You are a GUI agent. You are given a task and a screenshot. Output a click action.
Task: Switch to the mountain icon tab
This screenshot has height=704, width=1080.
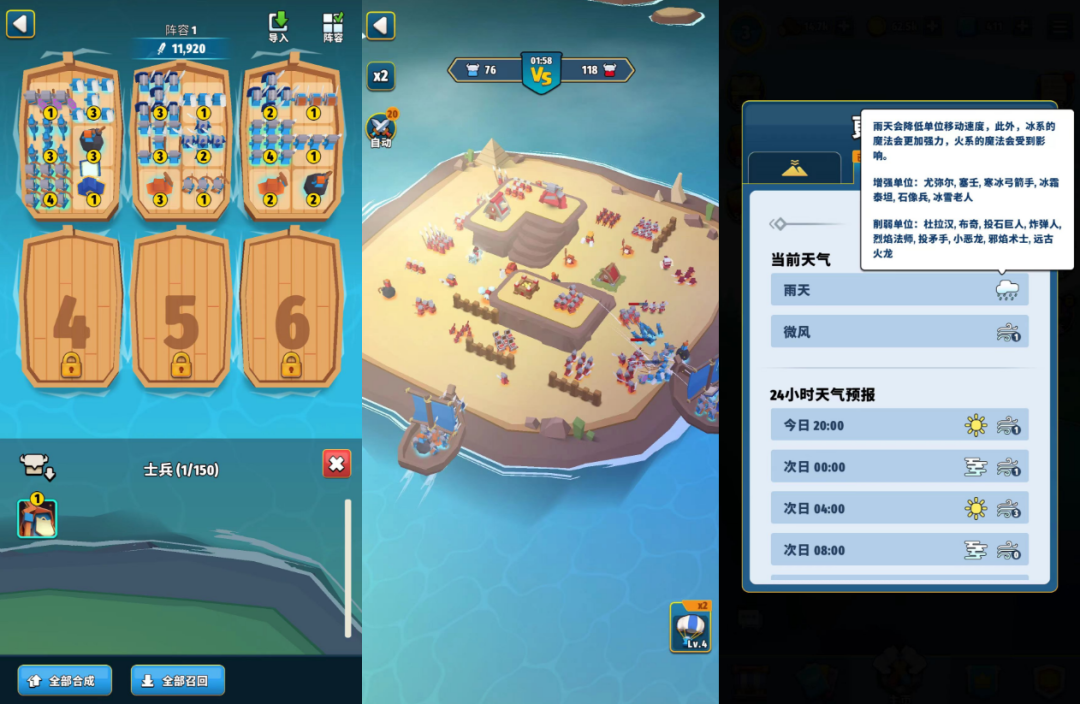point(794,168)
